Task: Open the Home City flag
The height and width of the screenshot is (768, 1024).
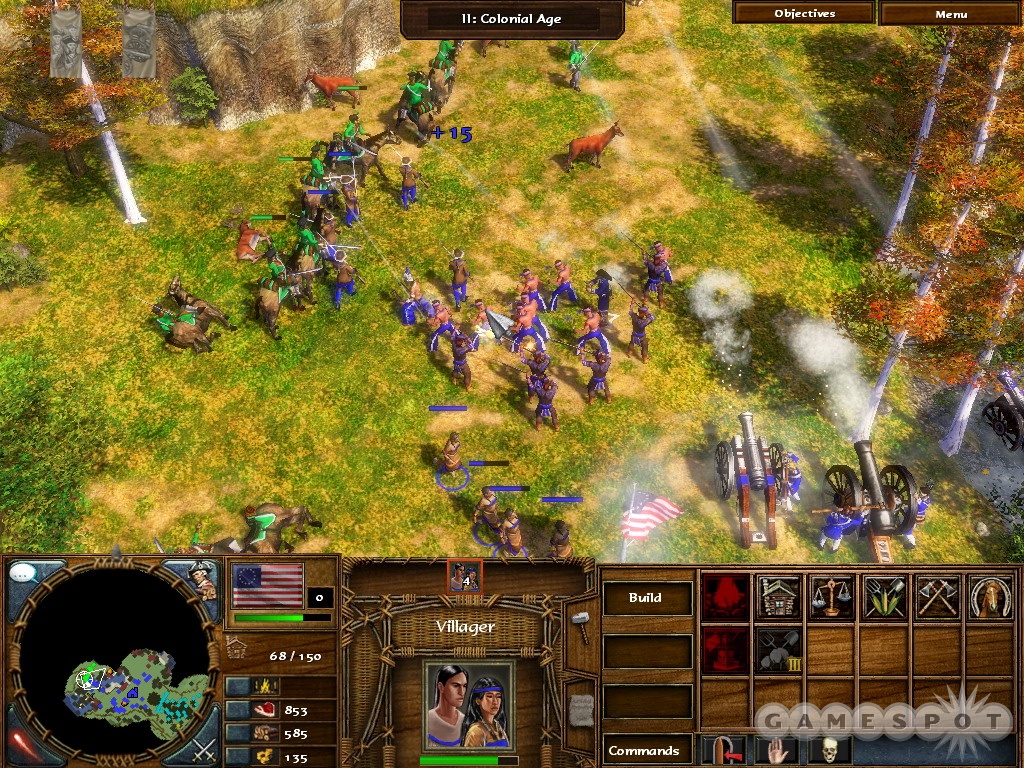Action: [267, 586]
